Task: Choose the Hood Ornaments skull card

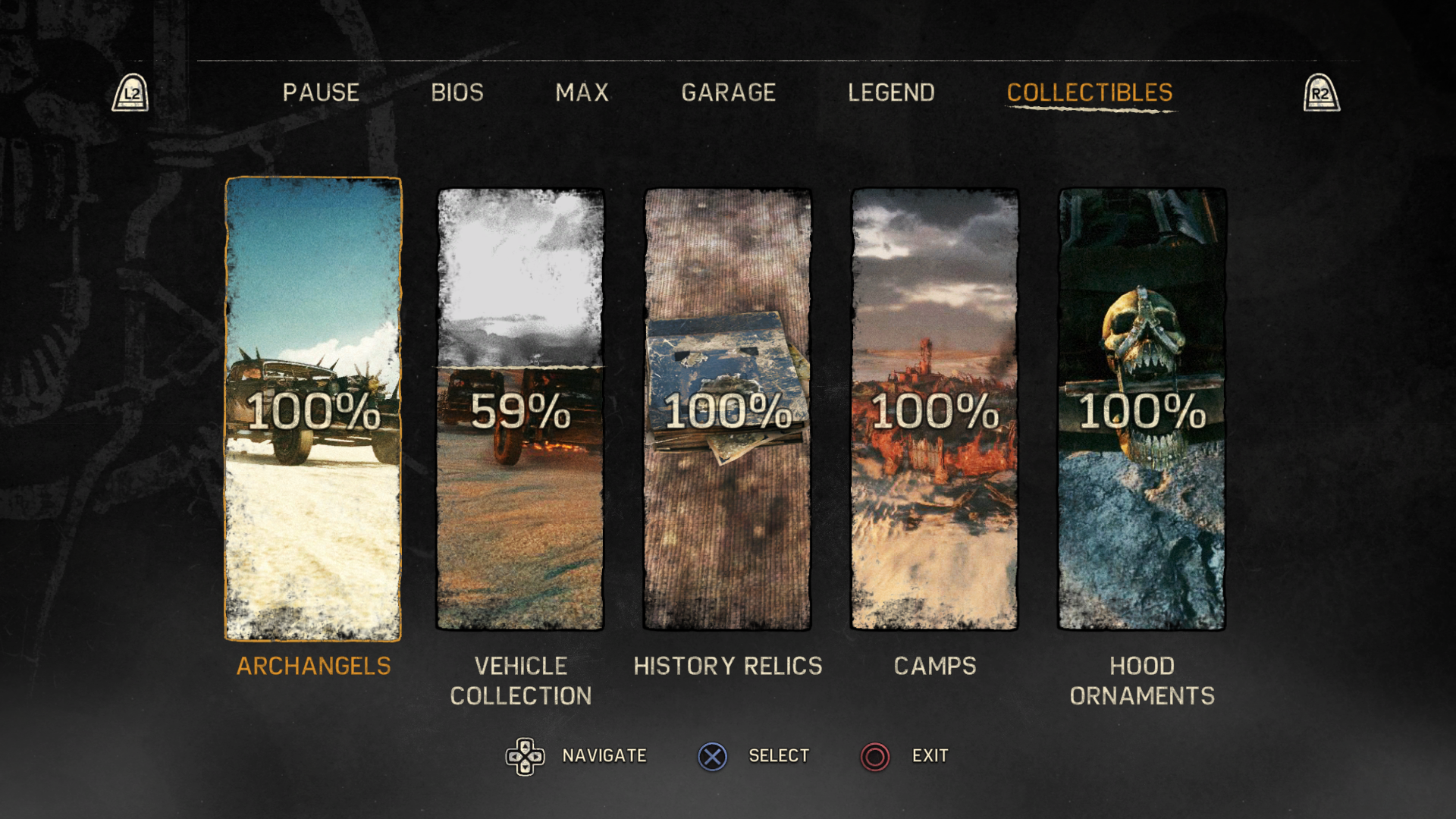Action: coord(1141,409)
